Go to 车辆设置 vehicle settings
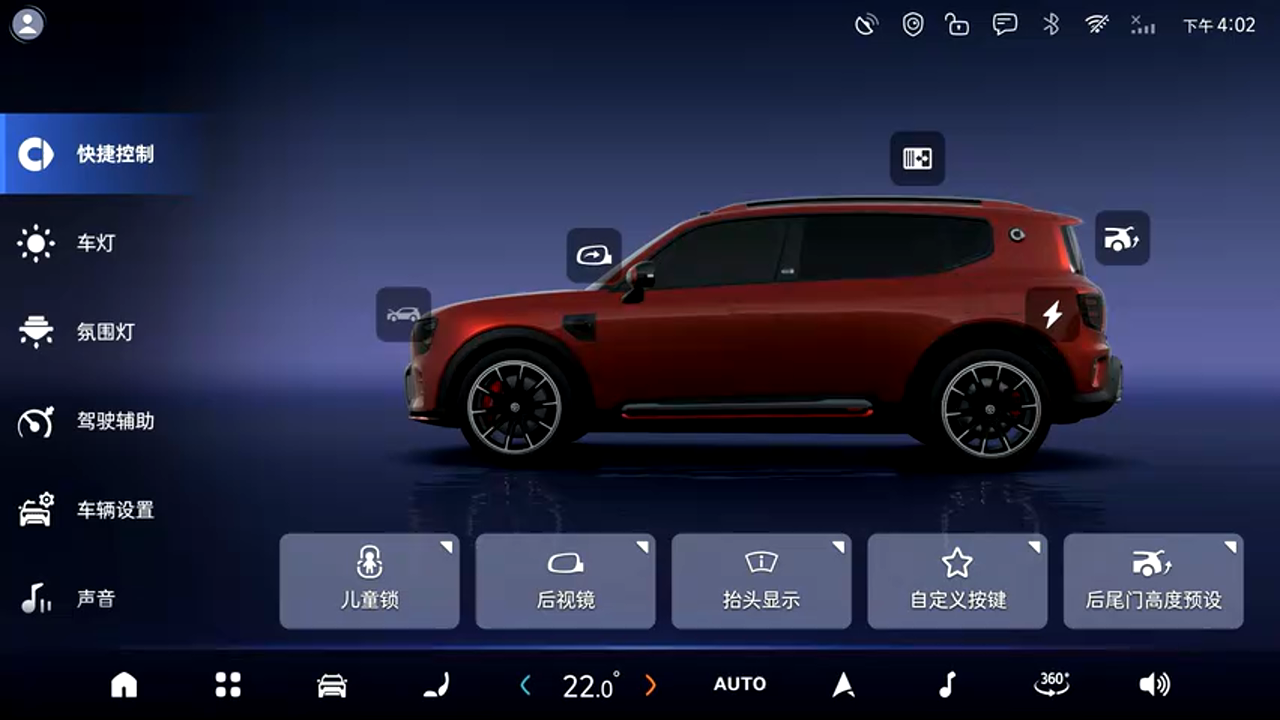The width and height of the screenshot is (1280, 720). coord(114,510)
